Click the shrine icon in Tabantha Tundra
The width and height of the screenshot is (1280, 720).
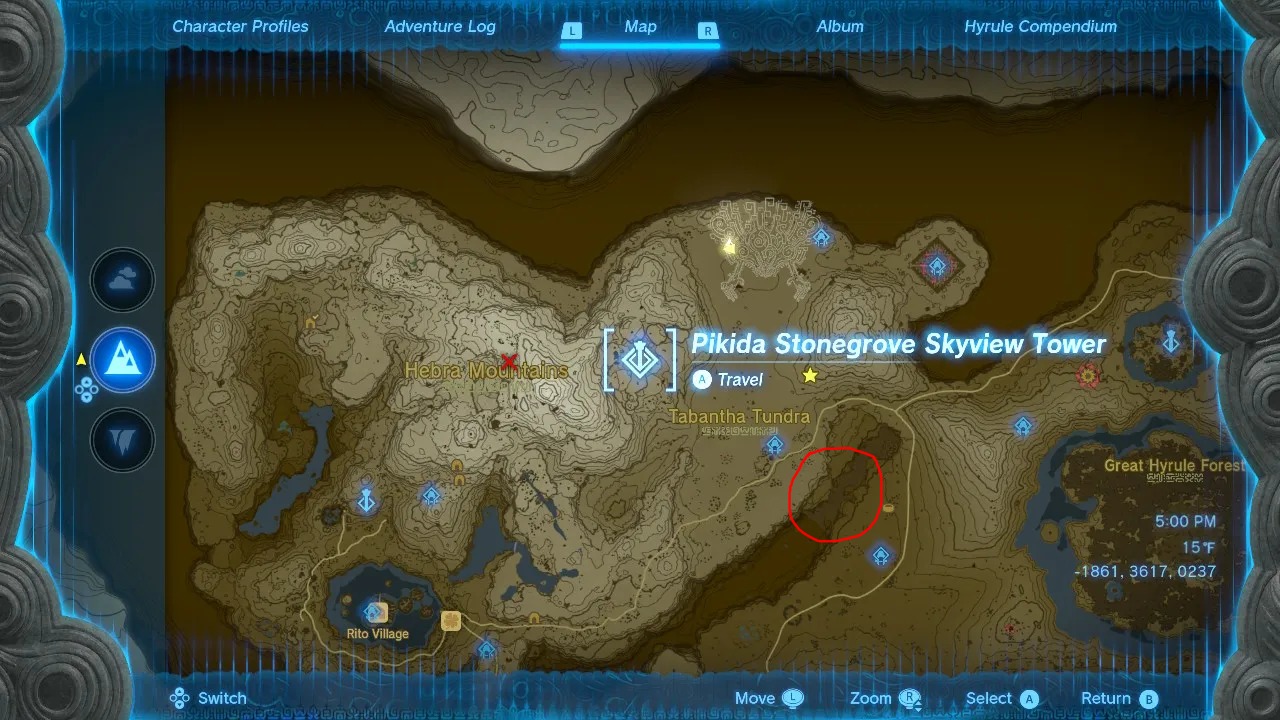pos(773,443)
